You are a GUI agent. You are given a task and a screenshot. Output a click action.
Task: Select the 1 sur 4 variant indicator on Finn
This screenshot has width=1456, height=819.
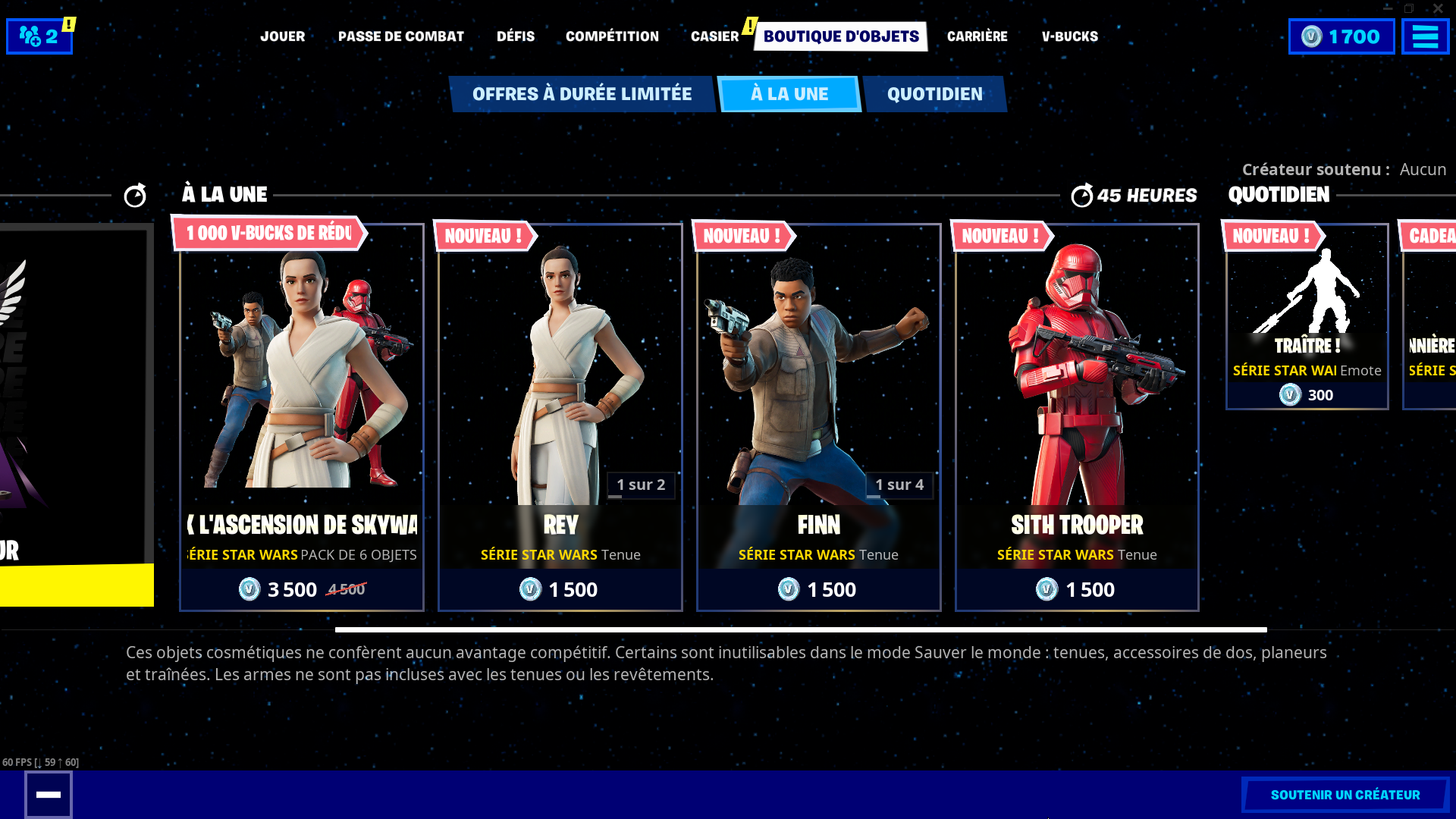click(x=900, y=485)
